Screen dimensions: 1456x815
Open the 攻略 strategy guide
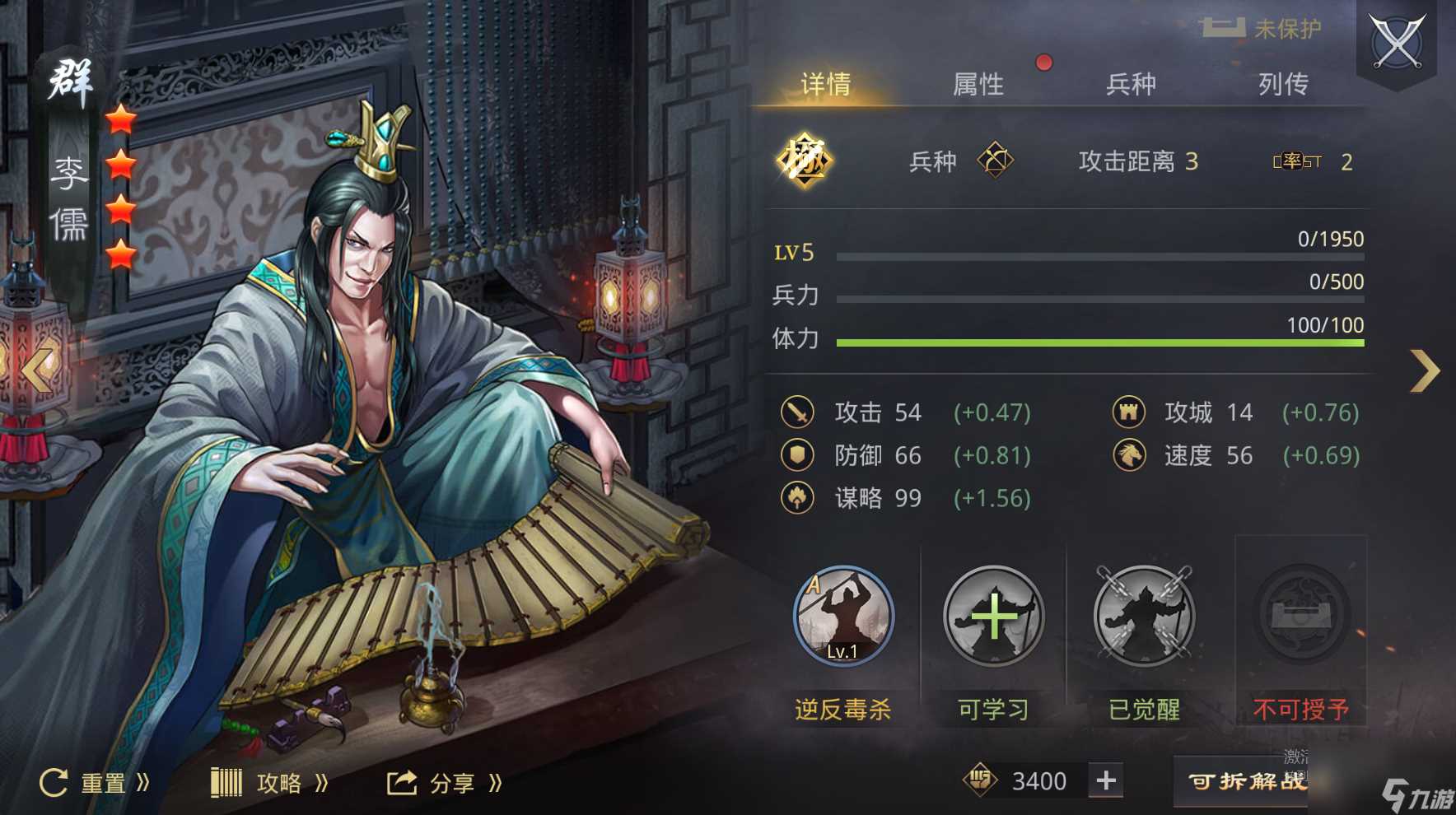[270, 782]
